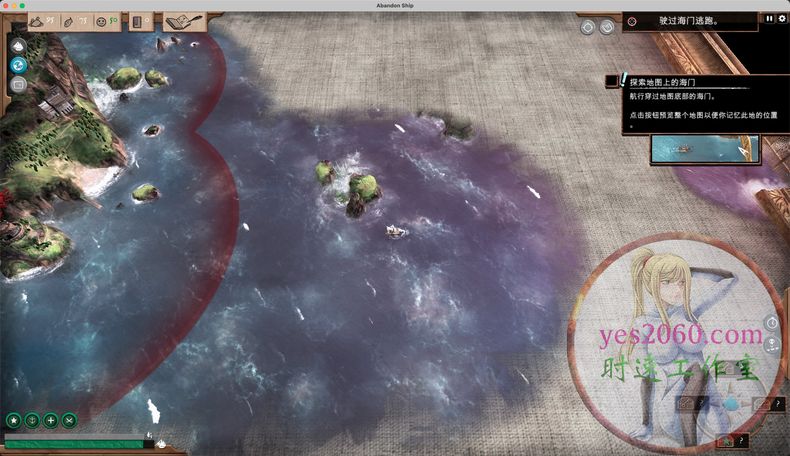The width and height of the screenshot is (790, 456).
Task: Pause the game with the pause button
Action: pyautogui.click(x=769, y=19)
